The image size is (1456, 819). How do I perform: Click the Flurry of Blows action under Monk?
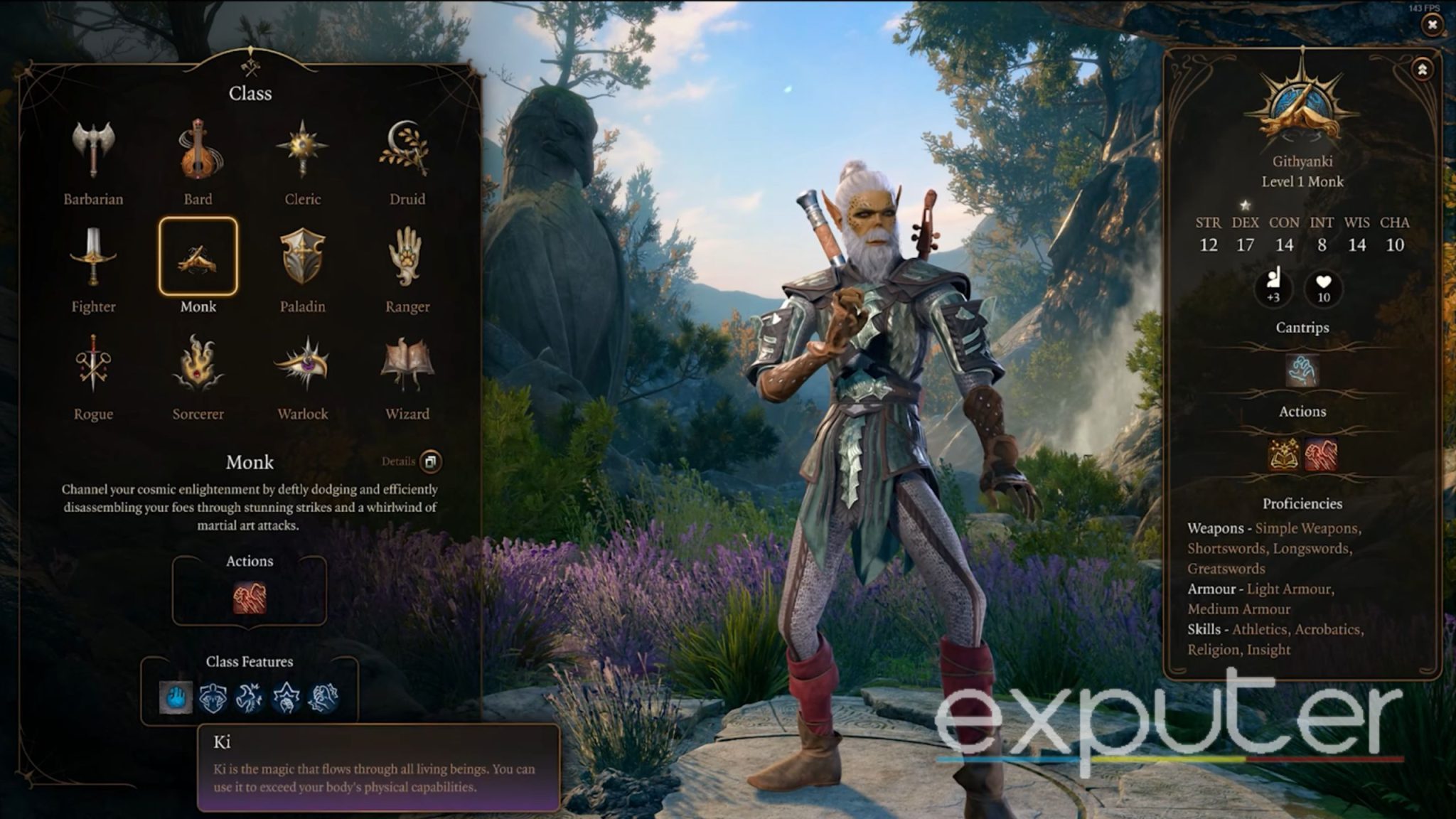coord(250,598)
